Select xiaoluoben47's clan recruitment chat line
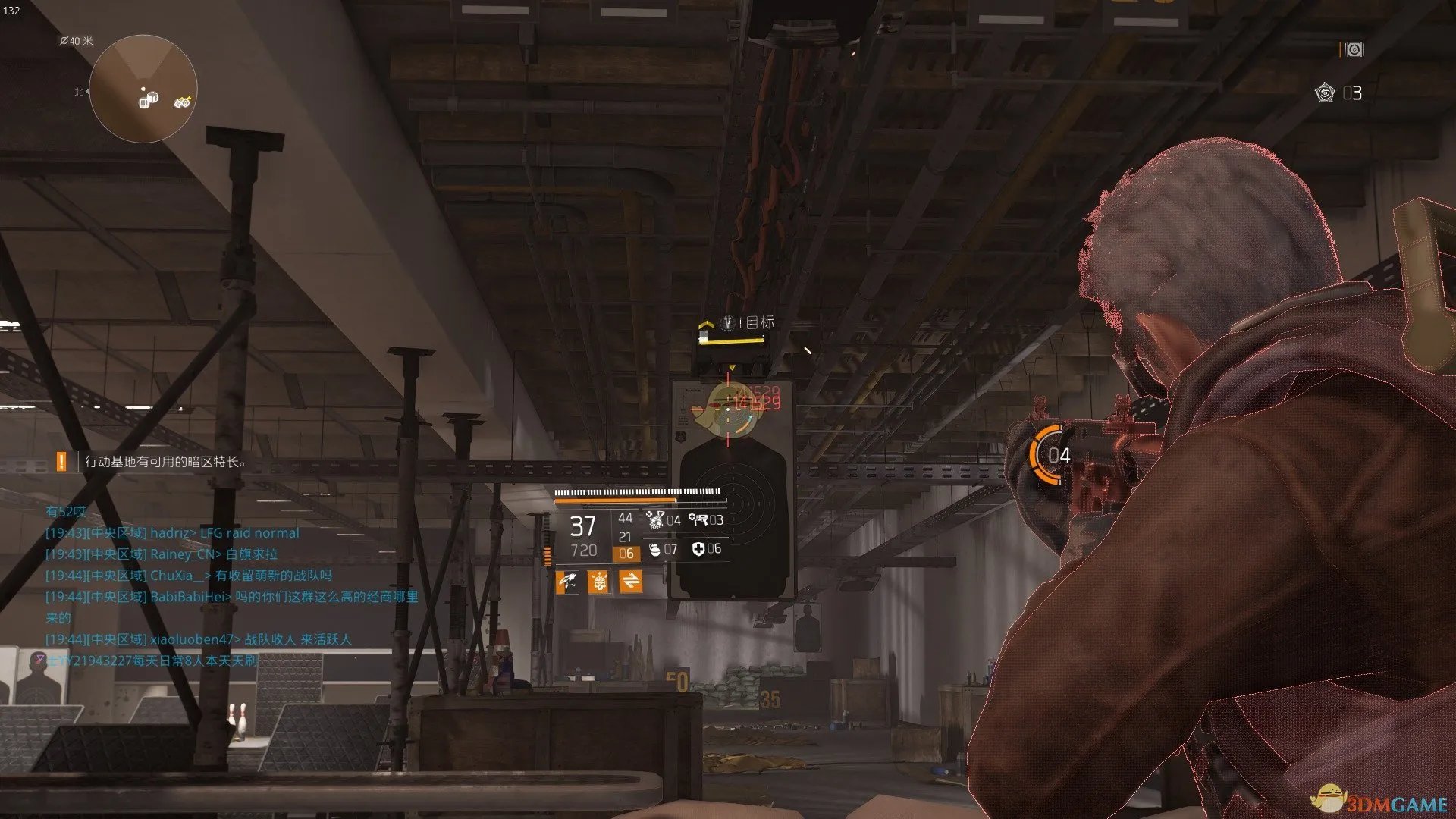 [199, 639]
